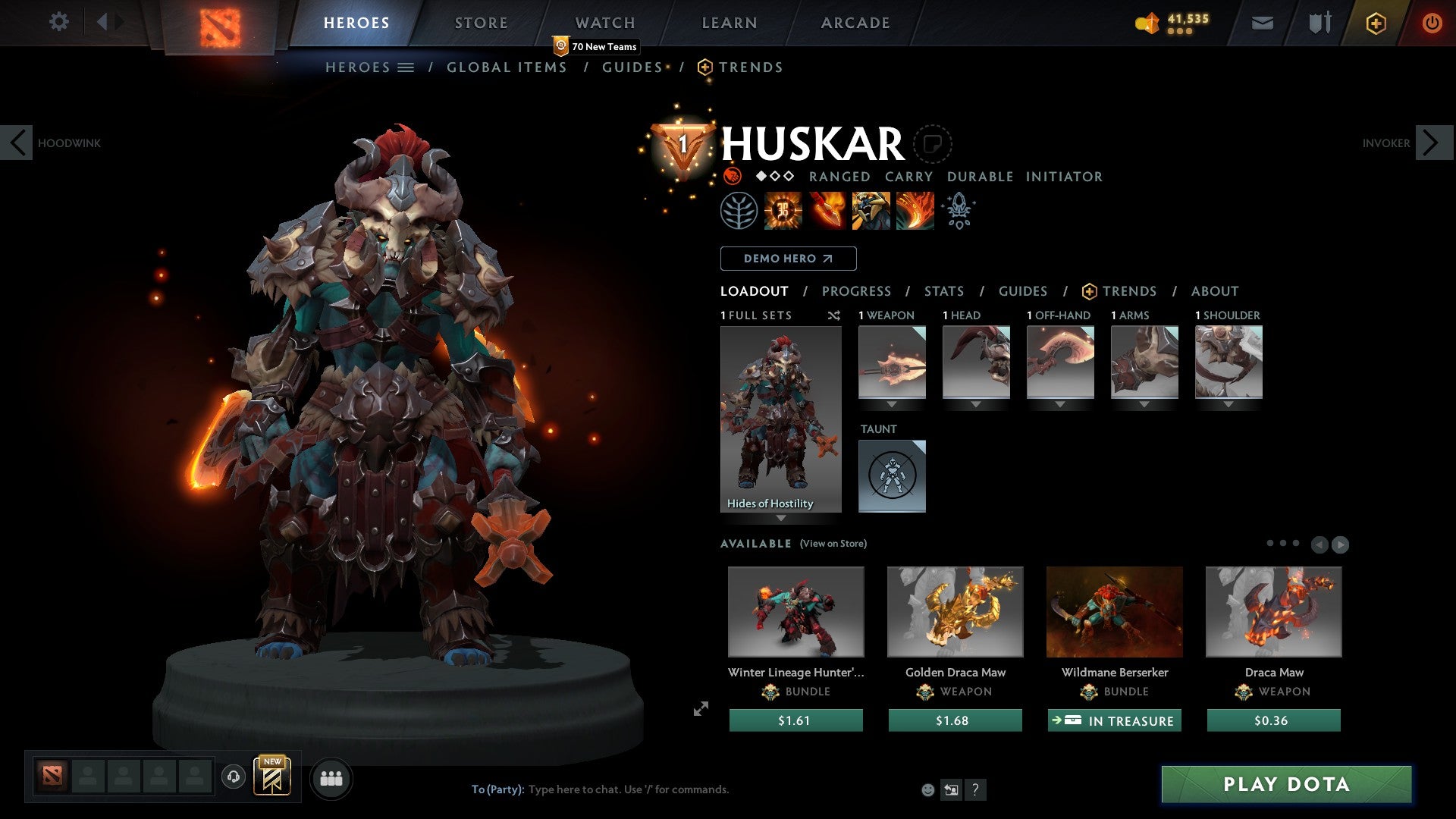Viewport: 1456px width, 819px height.
Task: Open the armory mail inbox icon
Action: 1262,23
